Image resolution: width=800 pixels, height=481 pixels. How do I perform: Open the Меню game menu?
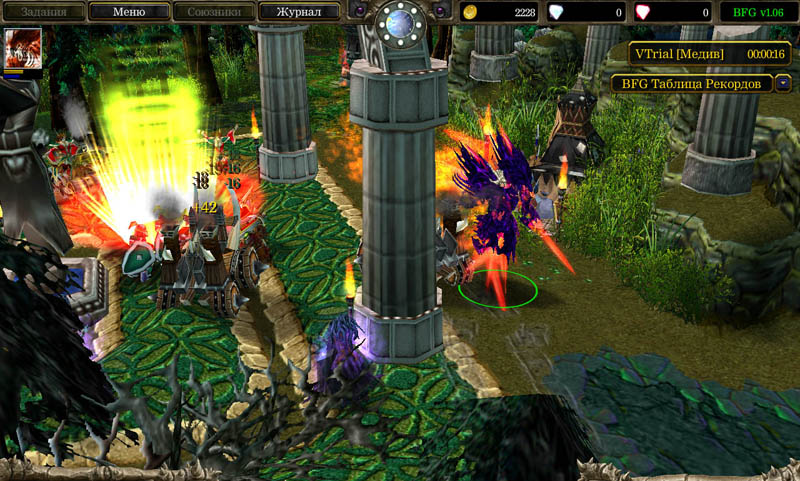click(x=128, y=12)
